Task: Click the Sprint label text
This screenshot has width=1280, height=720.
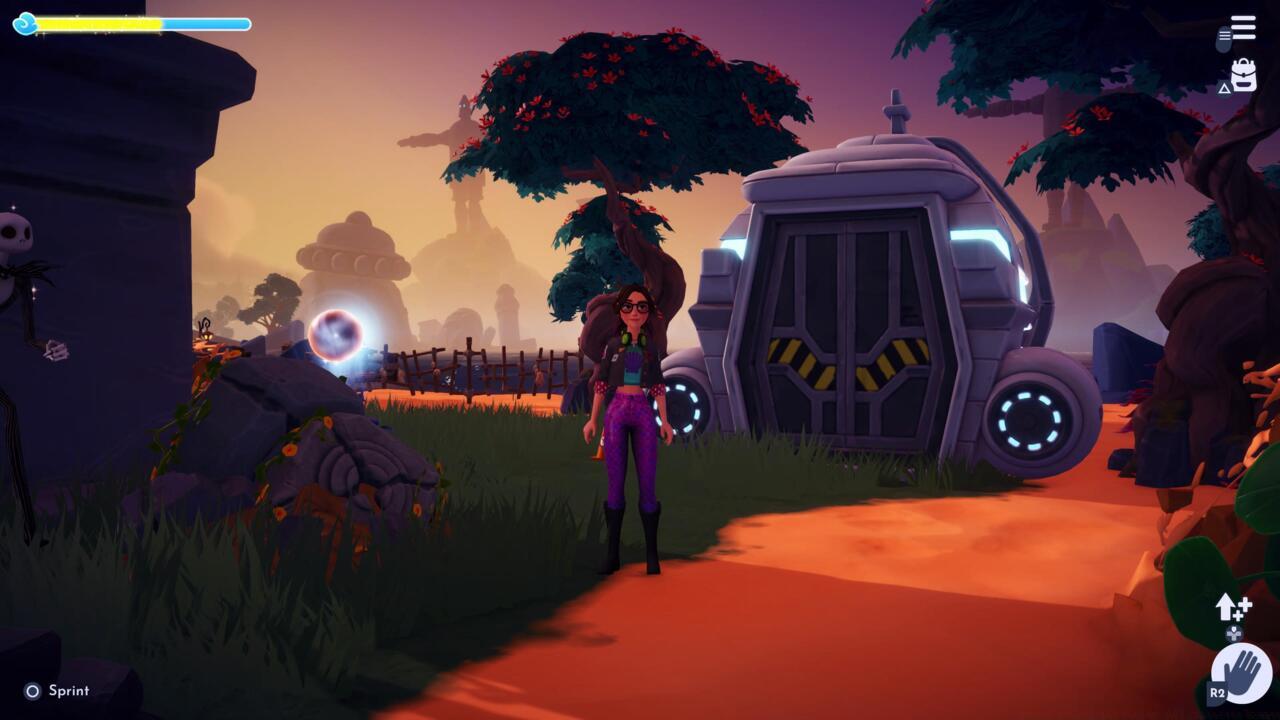Action: (x=70, y=690)
